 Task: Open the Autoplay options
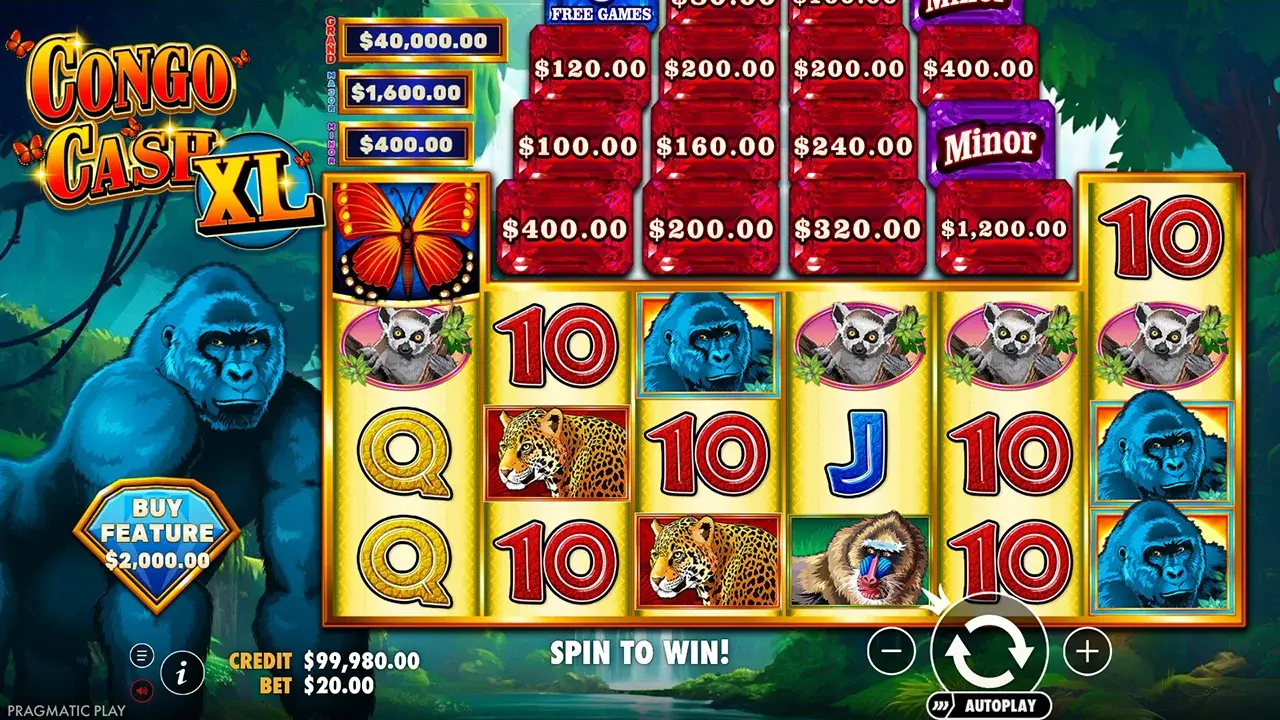(x=989, y=705)
